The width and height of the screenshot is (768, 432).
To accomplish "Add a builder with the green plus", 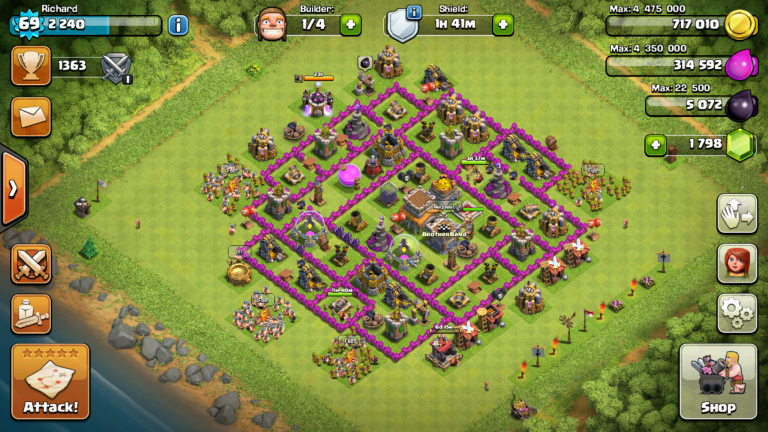I will [x=350, y=25].
